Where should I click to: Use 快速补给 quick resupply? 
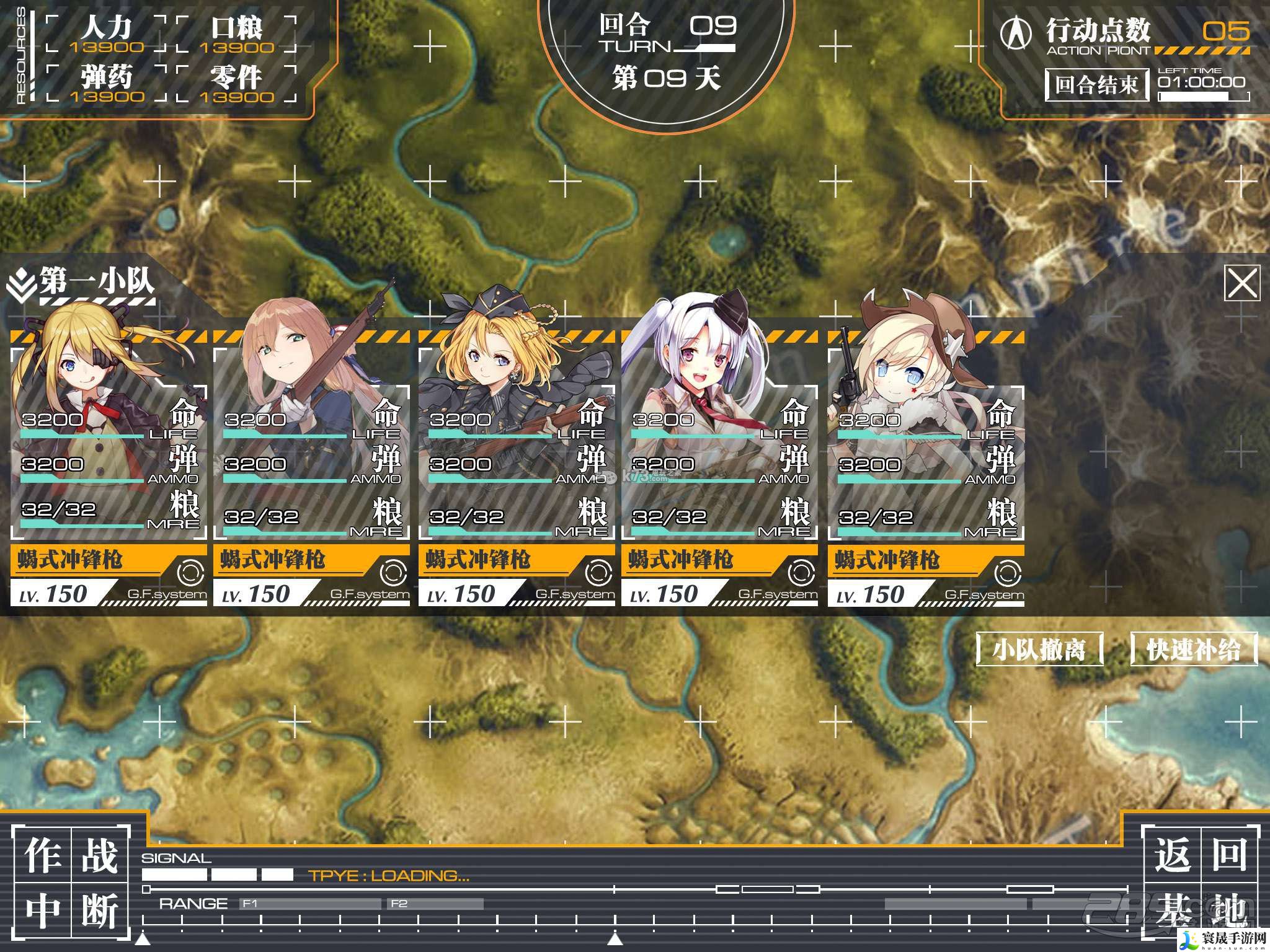1194,650
